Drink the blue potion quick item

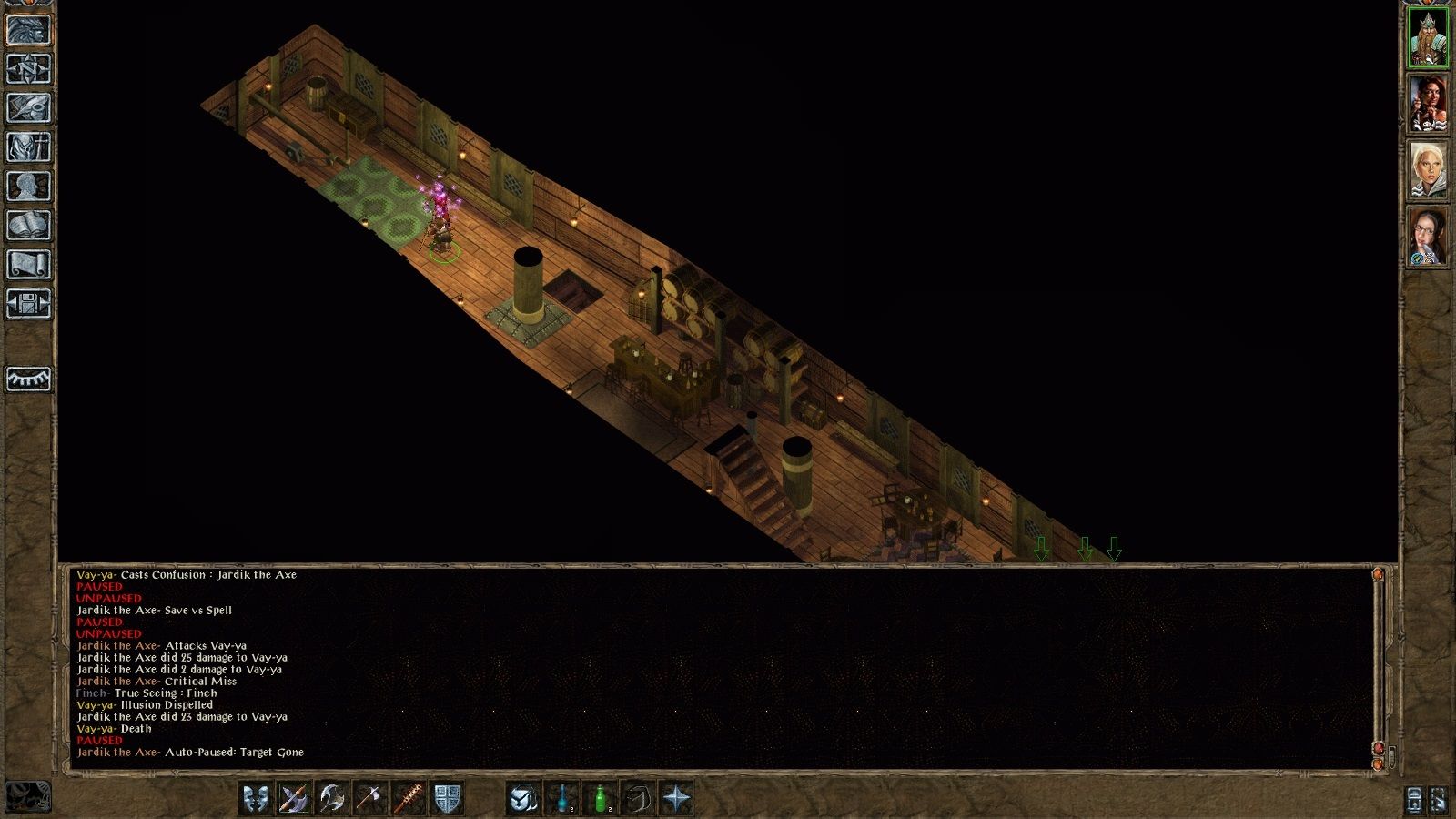coord(560,799)
